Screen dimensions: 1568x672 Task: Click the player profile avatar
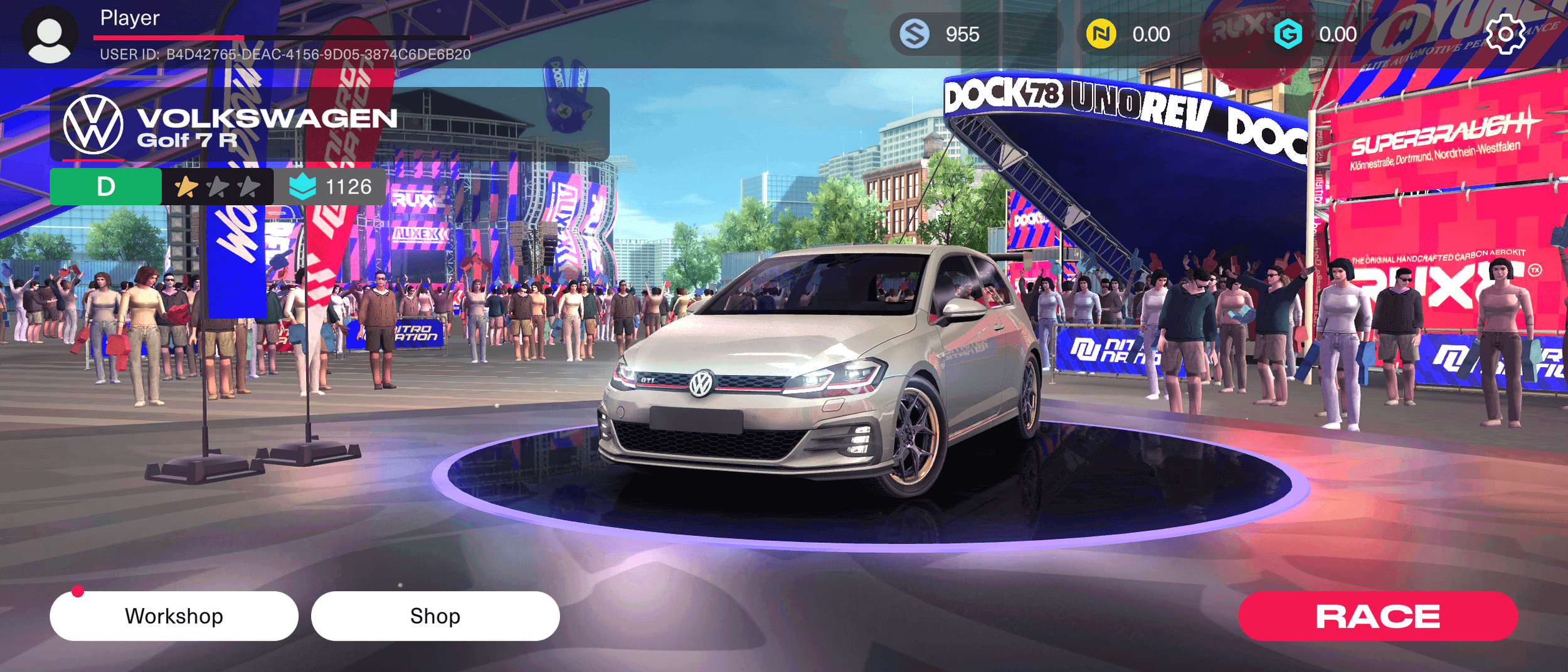pyautogui.click(x=50, y=35)
